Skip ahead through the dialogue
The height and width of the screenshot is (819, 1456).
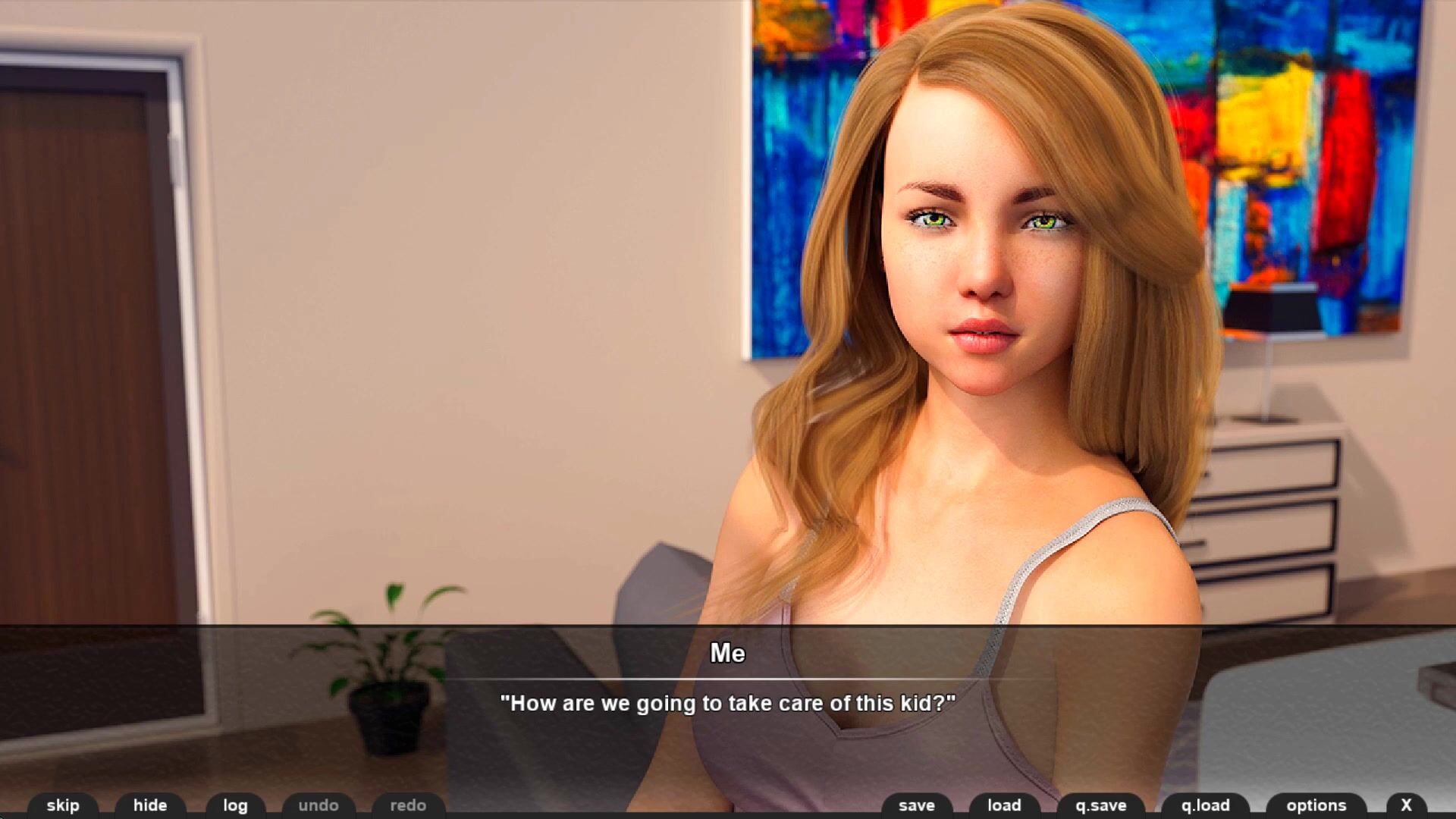[63, 805]
